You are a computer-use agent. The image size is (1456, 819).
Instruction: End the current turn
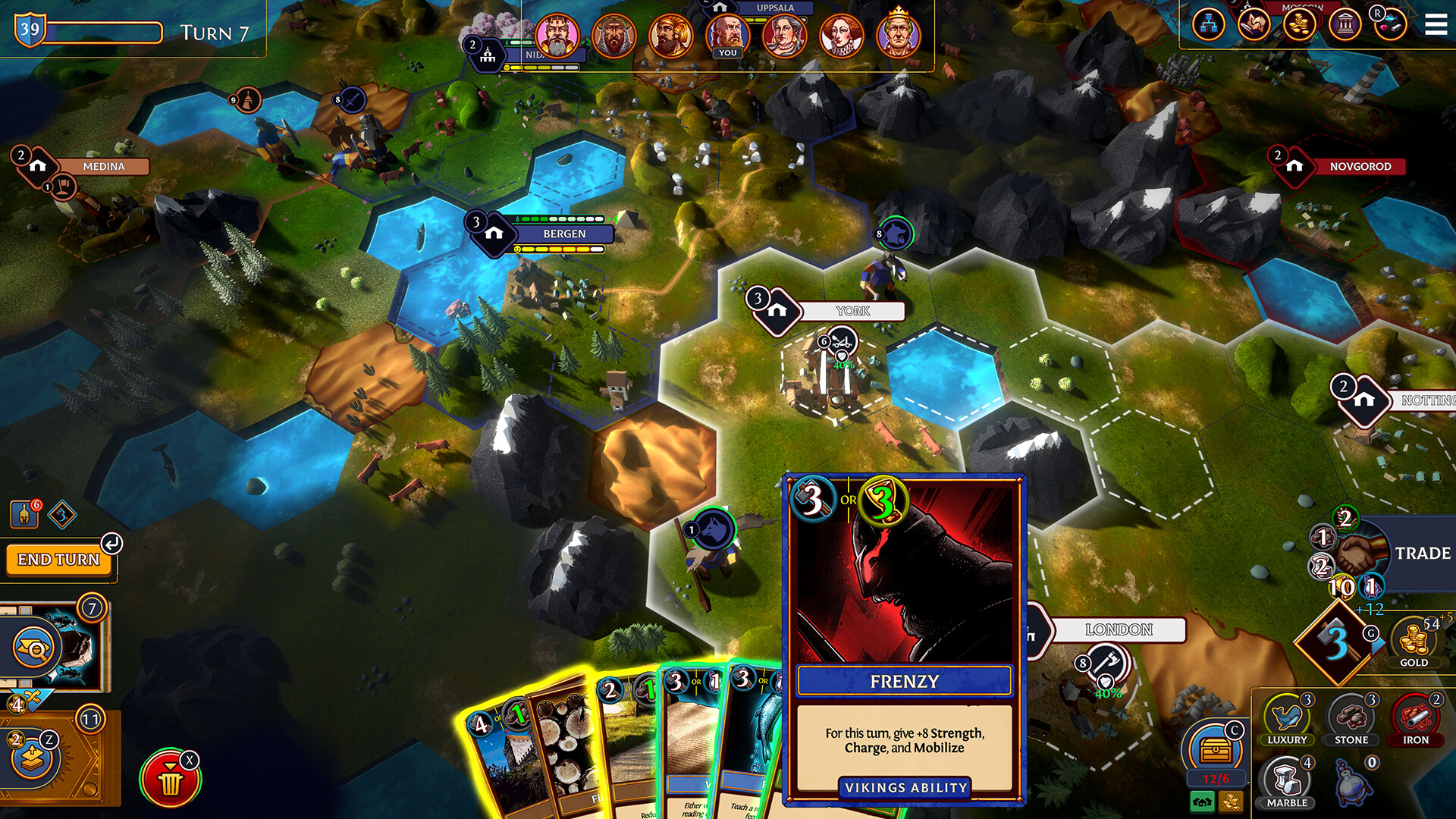click(x=58, y=560)
